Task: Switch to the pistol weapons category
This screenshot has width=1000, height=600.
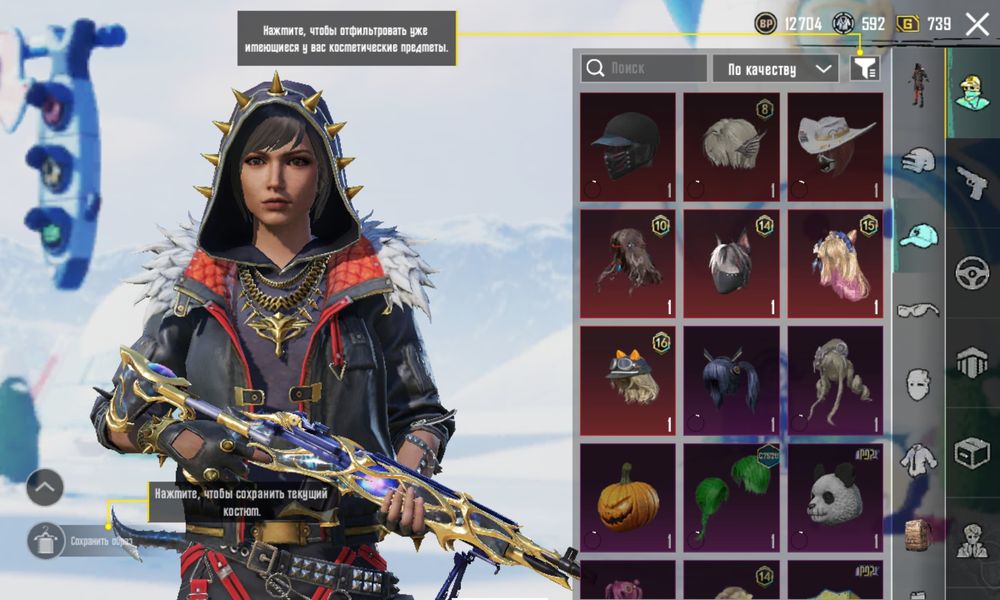Action: [x=971, y=182]
